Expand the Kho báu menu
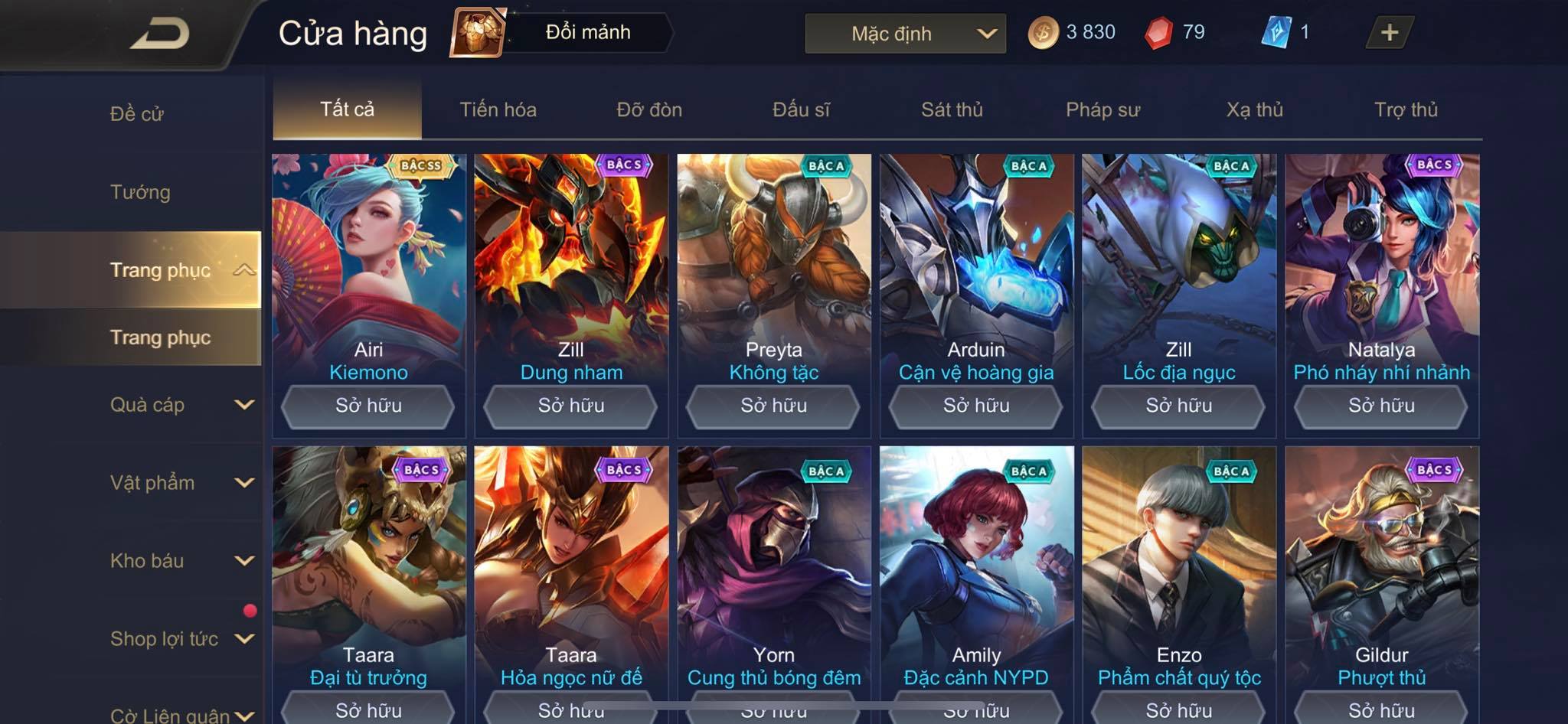This screenshot has width=1568, height=724. coord(180,561)
